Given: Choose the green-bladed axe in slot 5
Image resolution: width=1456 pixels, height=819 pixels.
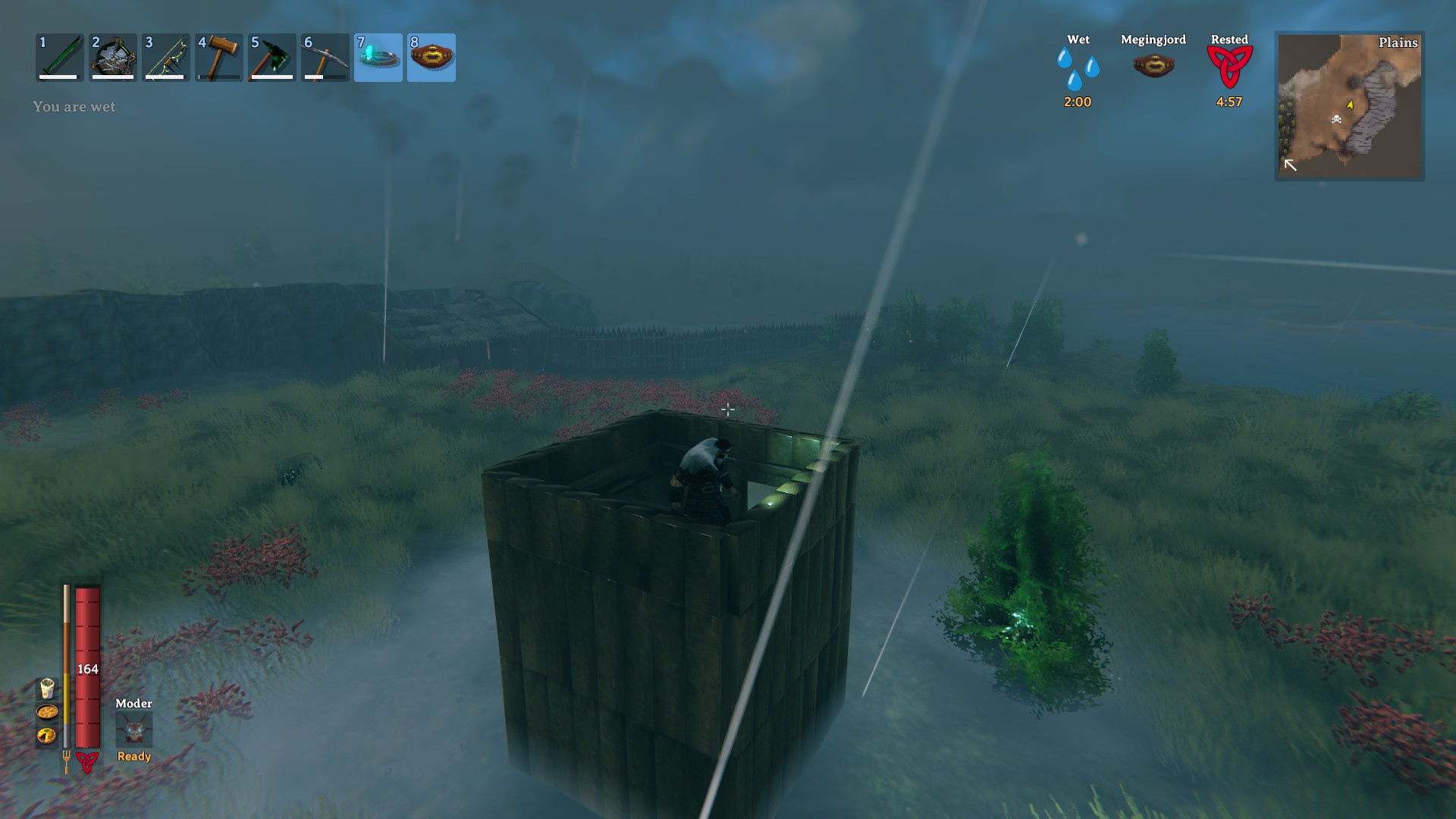Looking at the screenshot, I should [x=272, y=57].
